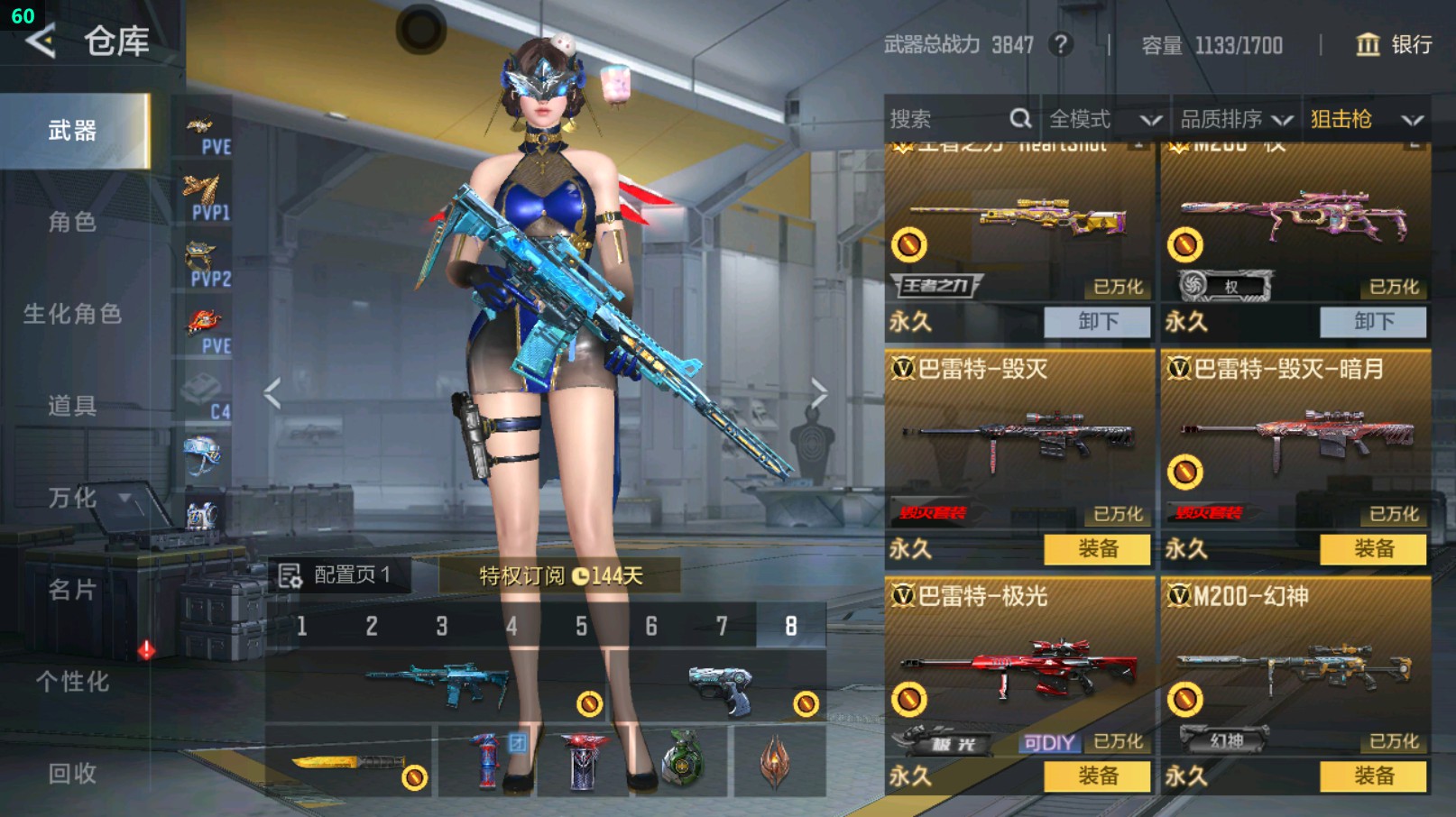Select loadout page tab 1
Screen dimensions: 1456x817
click(300, 624)
